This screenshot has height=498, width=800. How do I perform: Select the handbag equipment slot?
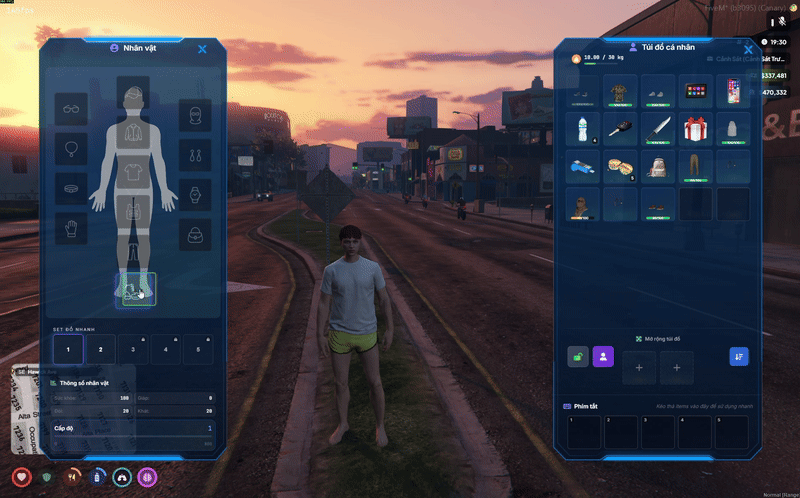(x=196, y=234)
